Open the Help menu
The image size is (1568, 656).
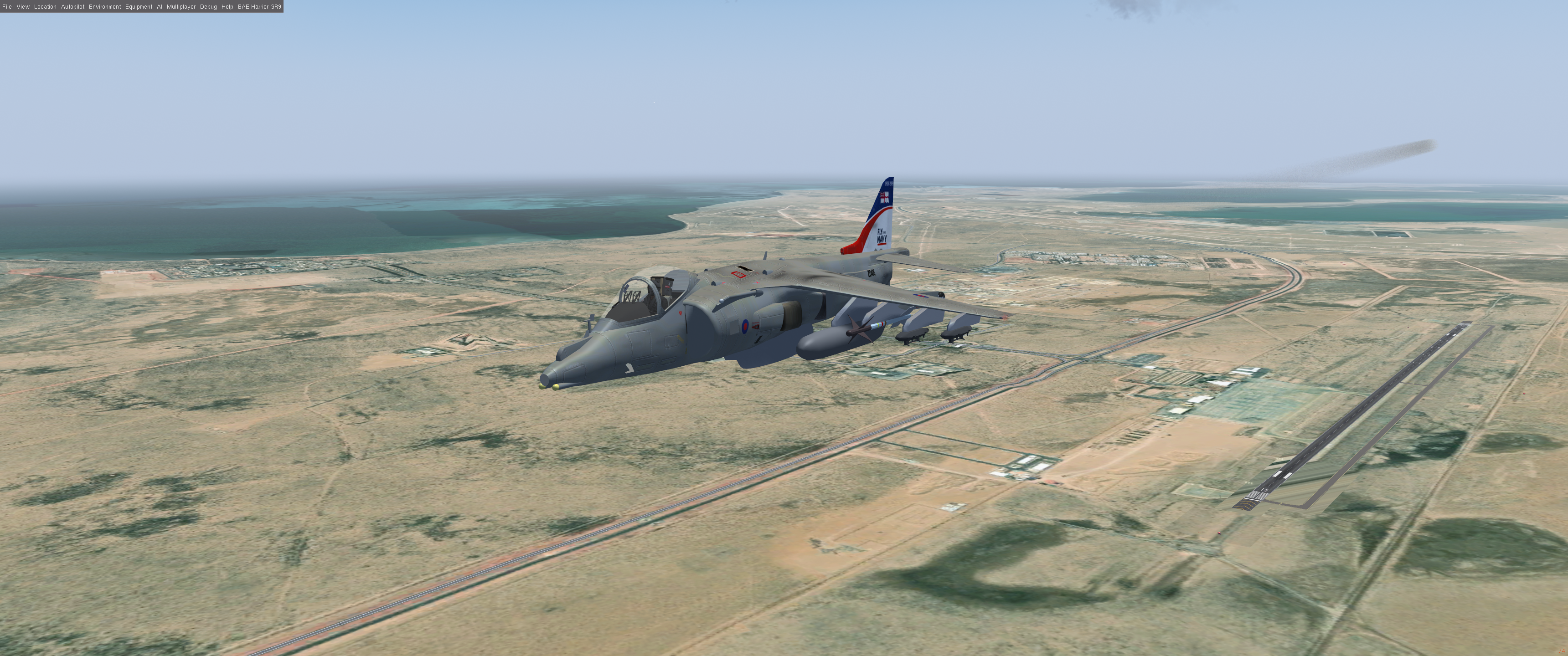pos(227,7)
